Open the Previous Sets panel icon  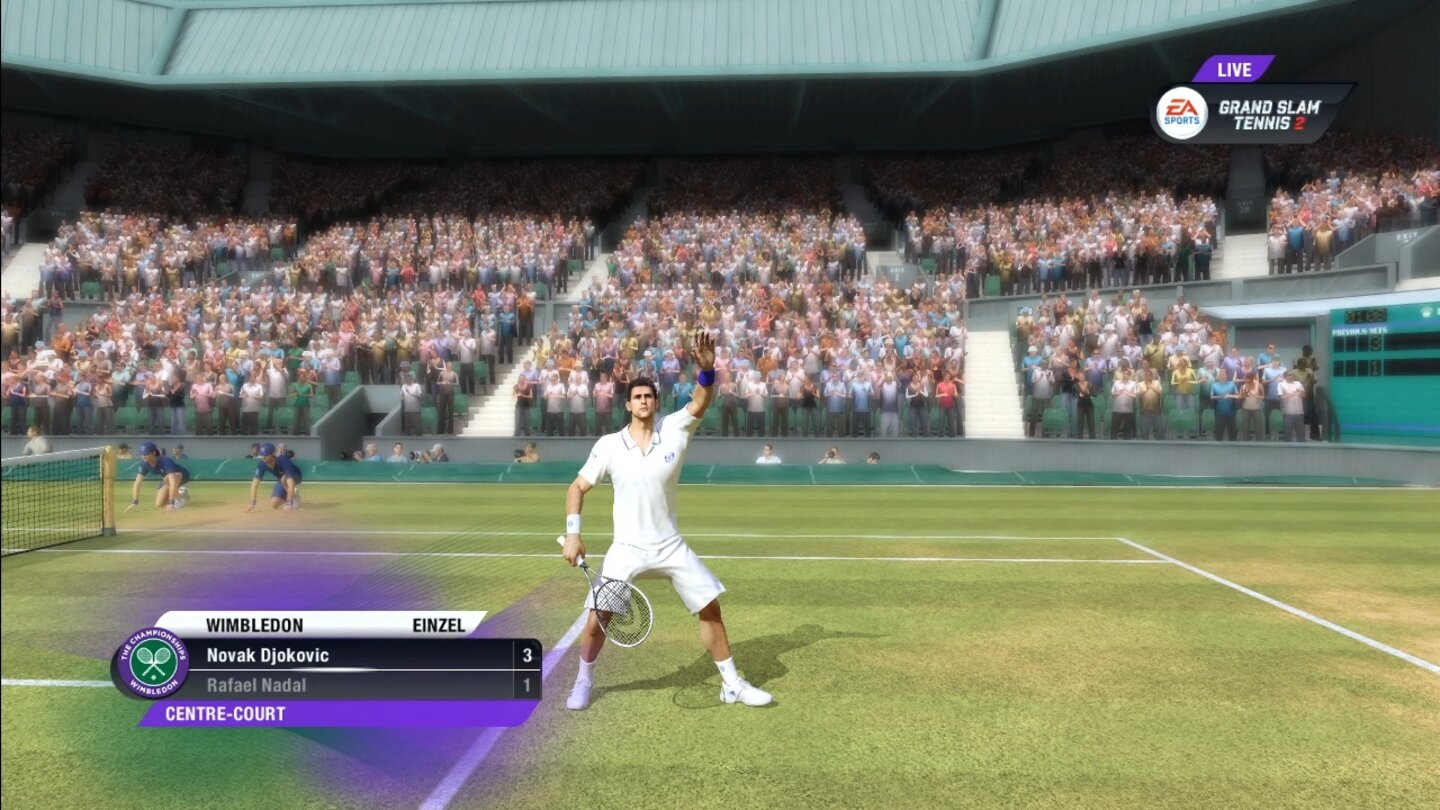coord(1360,330)
